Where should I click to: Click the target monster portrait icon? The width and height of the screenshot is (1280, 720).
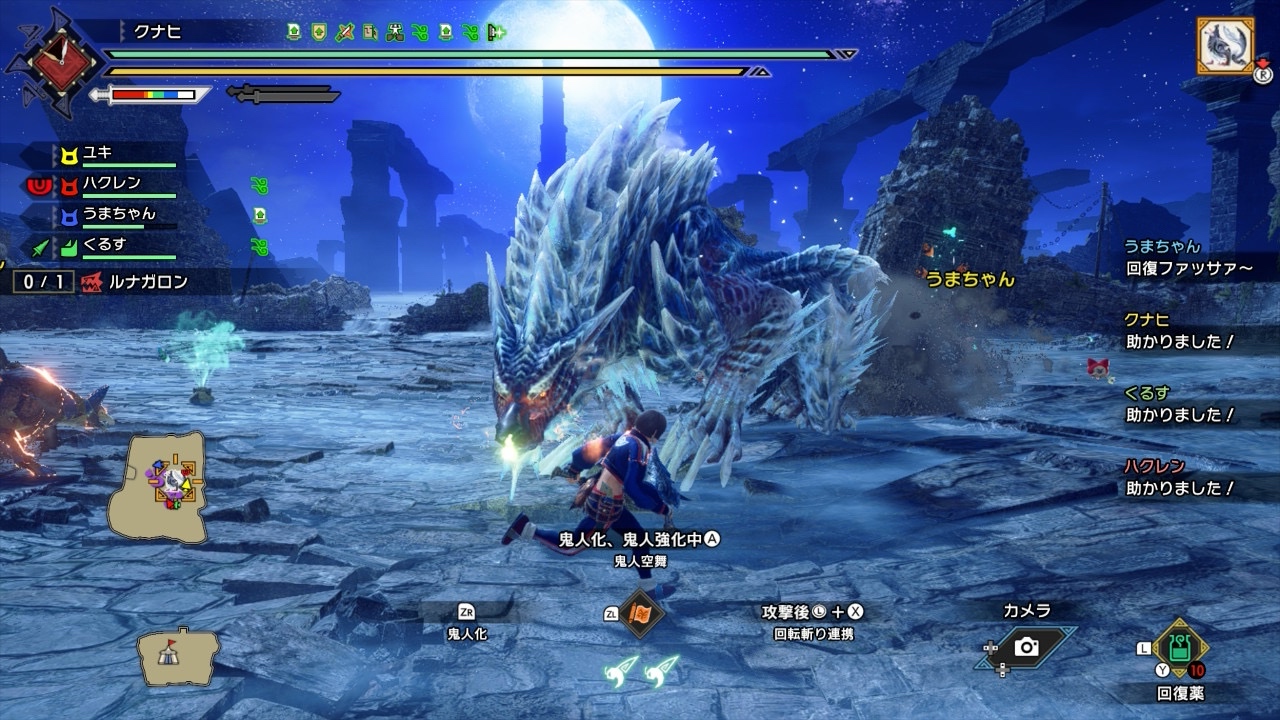click(x=1225, y=45)
